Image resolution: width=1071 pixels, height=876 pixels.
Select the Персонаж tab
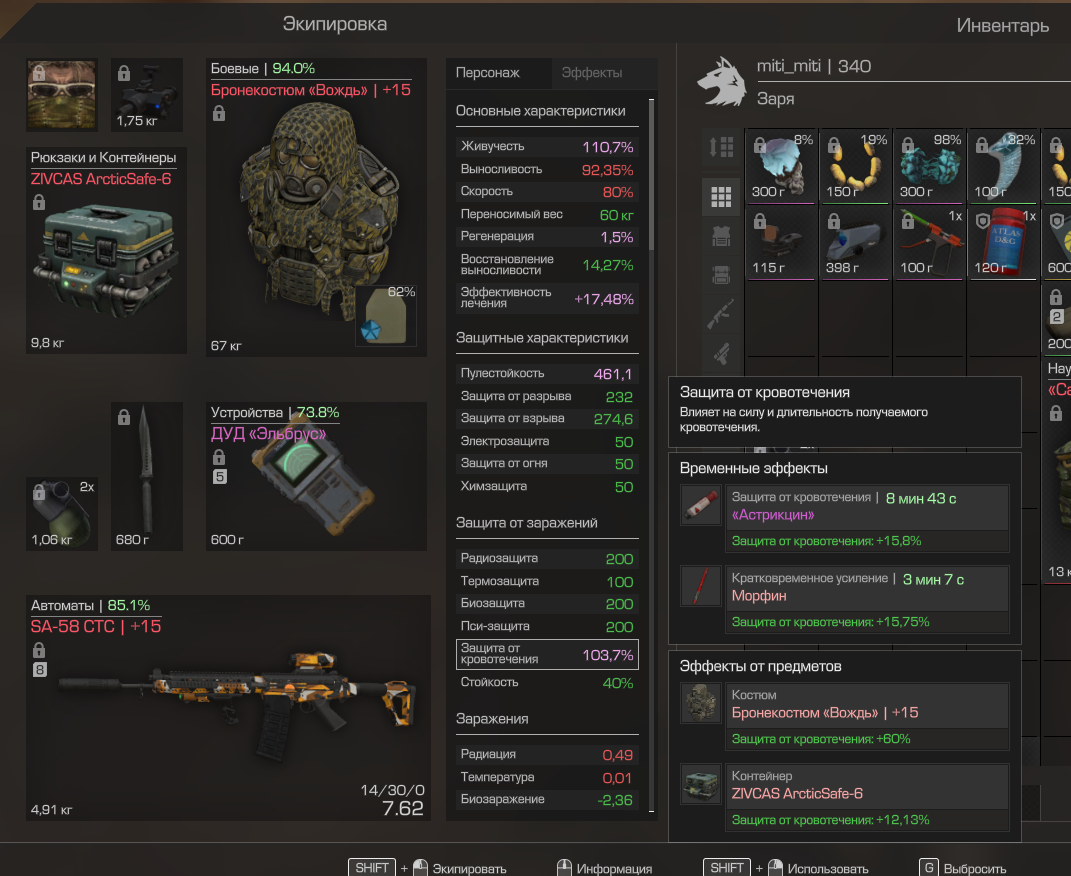point(487,73)
